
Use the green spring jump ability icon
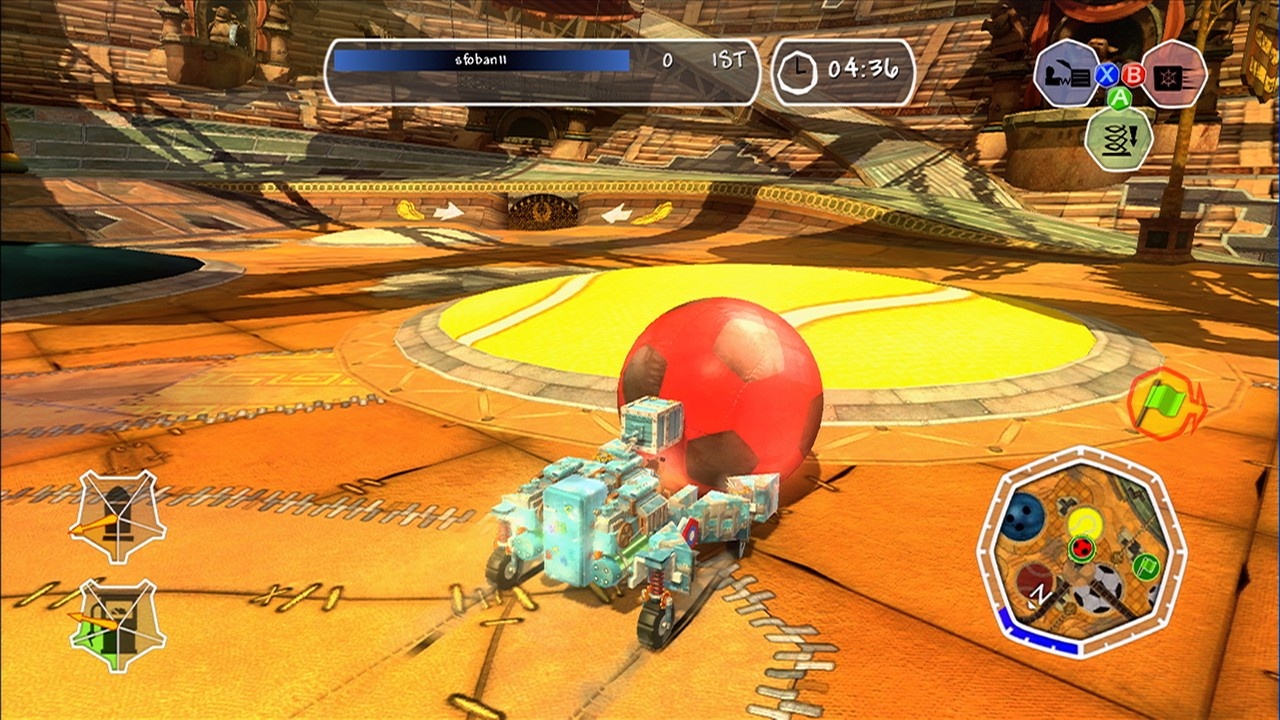click(1119, 137)
